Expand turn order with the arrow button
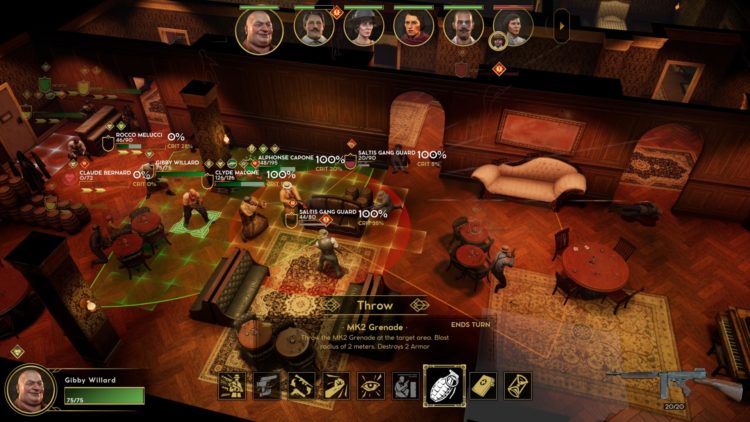This screenshot has height=422, width=750. tap(561, 25)
